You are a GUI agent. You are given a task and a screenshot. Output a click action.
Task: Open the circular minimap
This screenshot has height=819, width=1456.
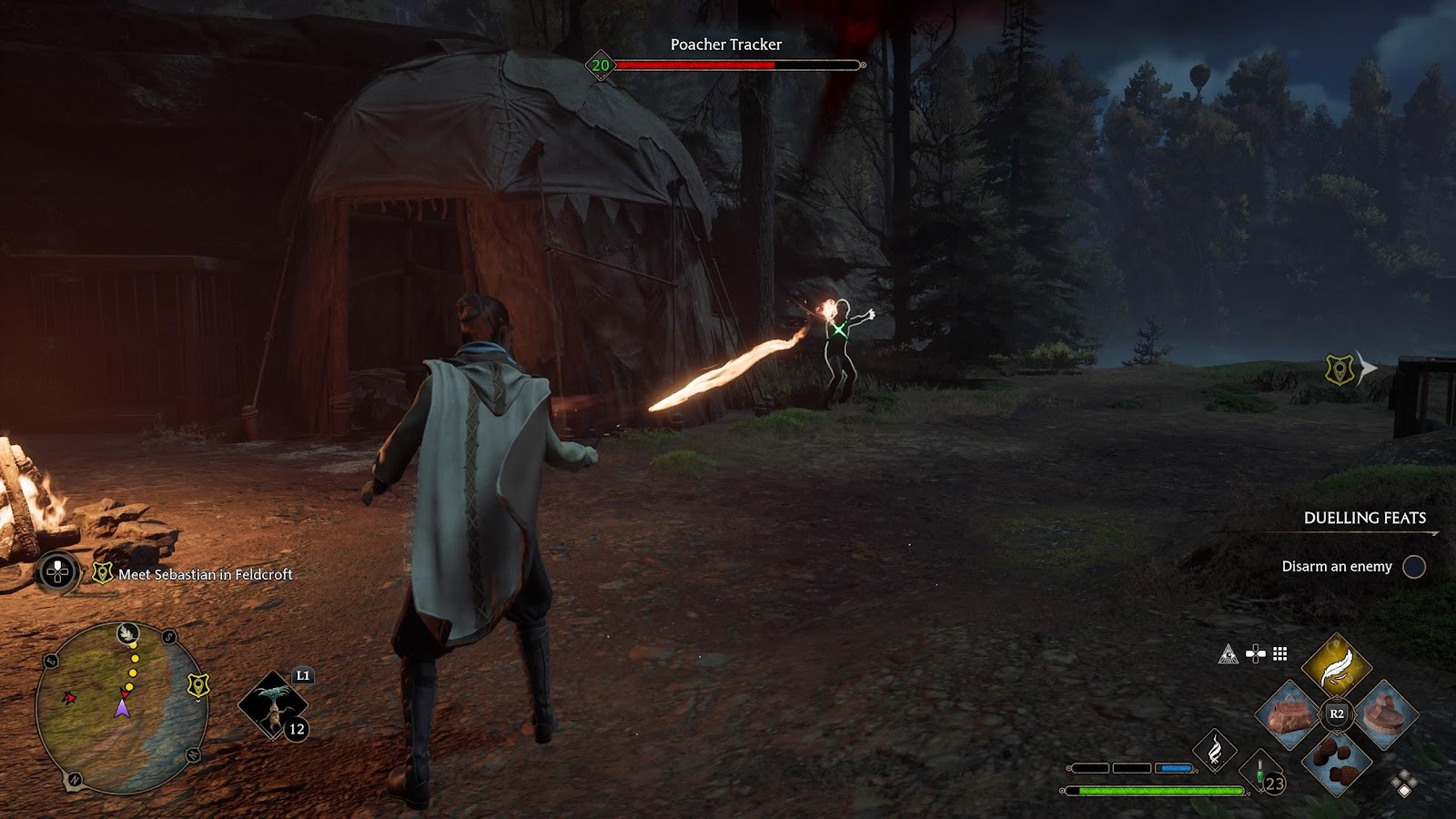pos(120,708)
